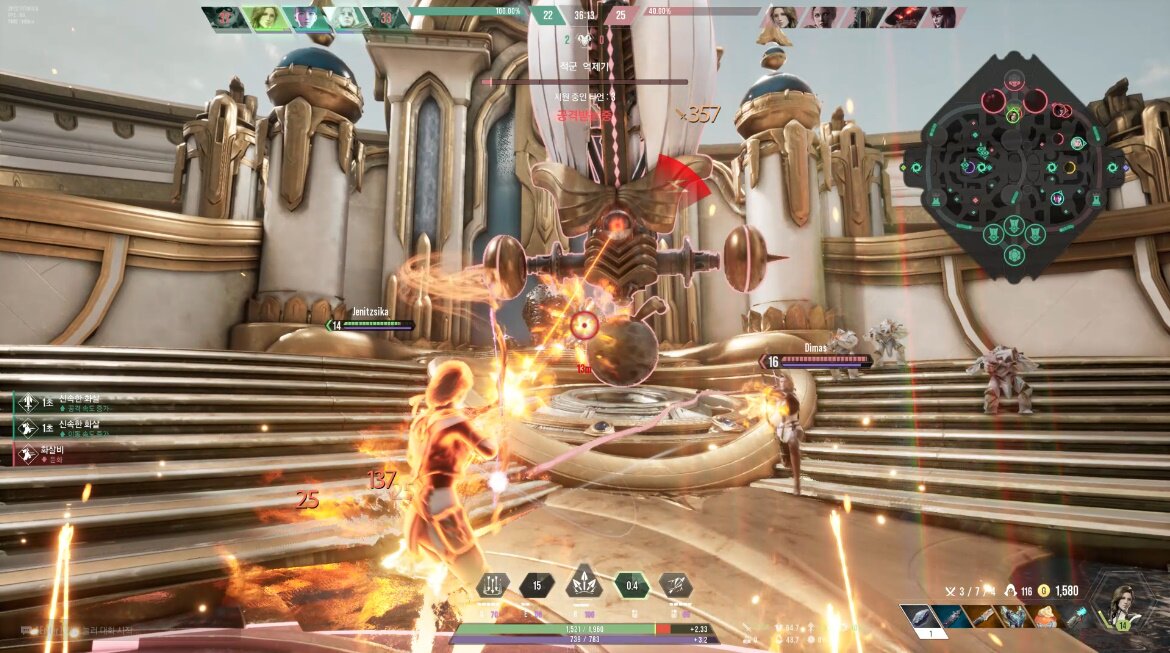The image size is (1170, 653).
Task: Choose the ally portrait with 33 respawn timer
Action: 384,17
